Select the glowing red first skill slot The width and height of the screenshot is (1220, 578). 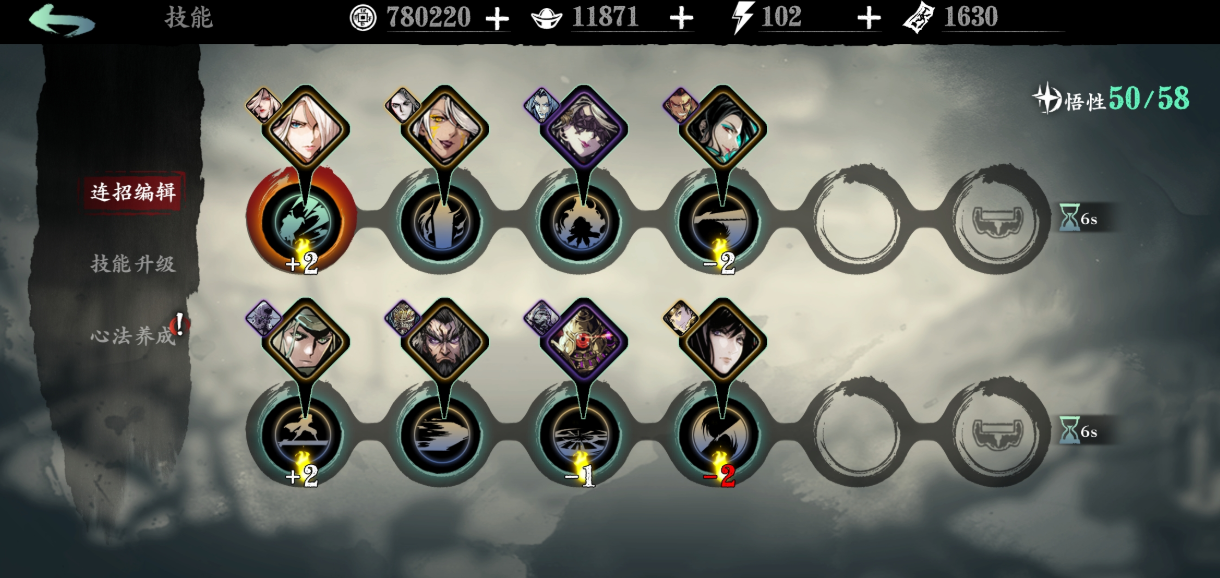pyautogui.click(x=301, y=221)
